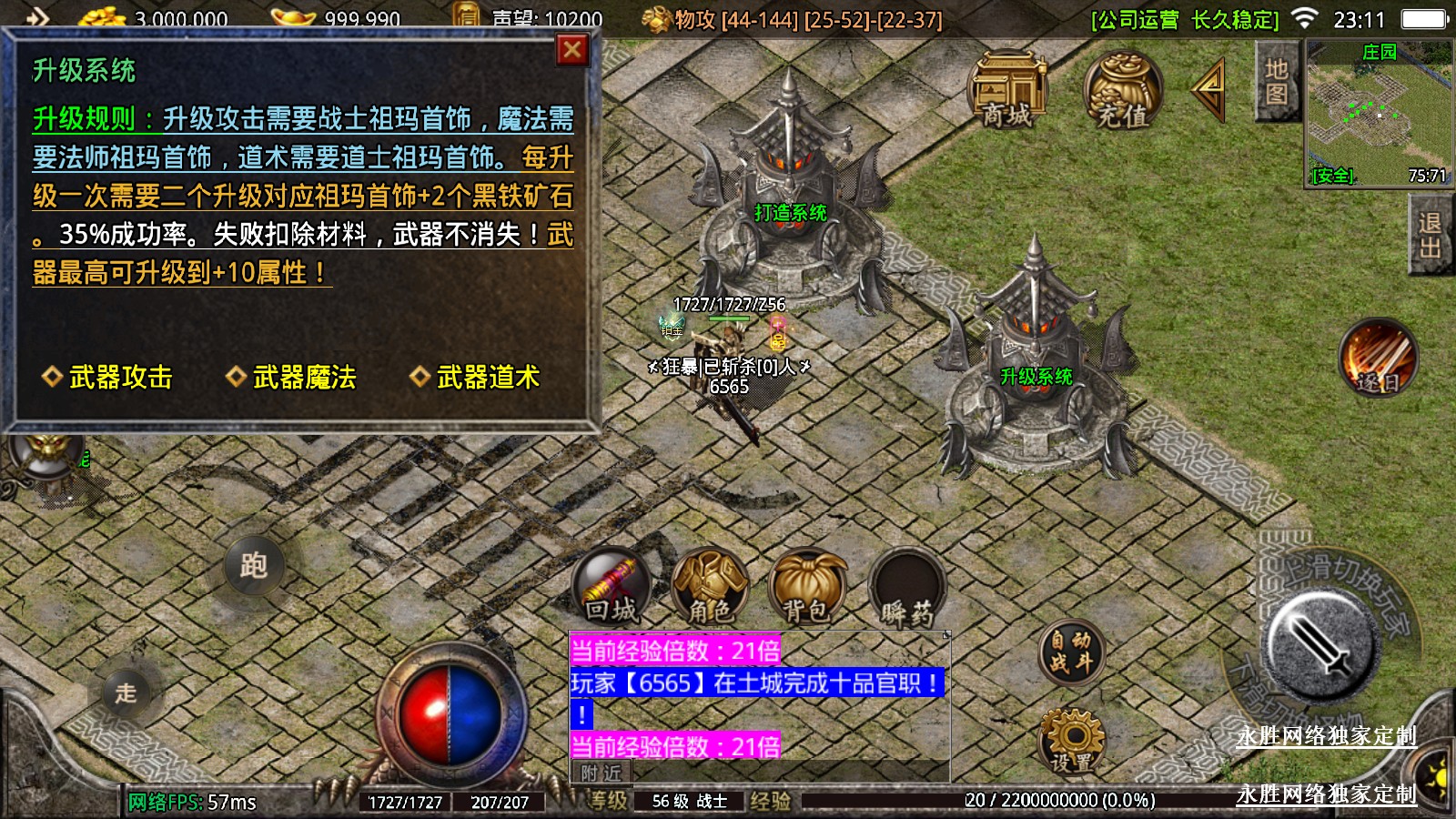Activate the 逐日 skill
1456x819 pixels.
click(1378, 359)
